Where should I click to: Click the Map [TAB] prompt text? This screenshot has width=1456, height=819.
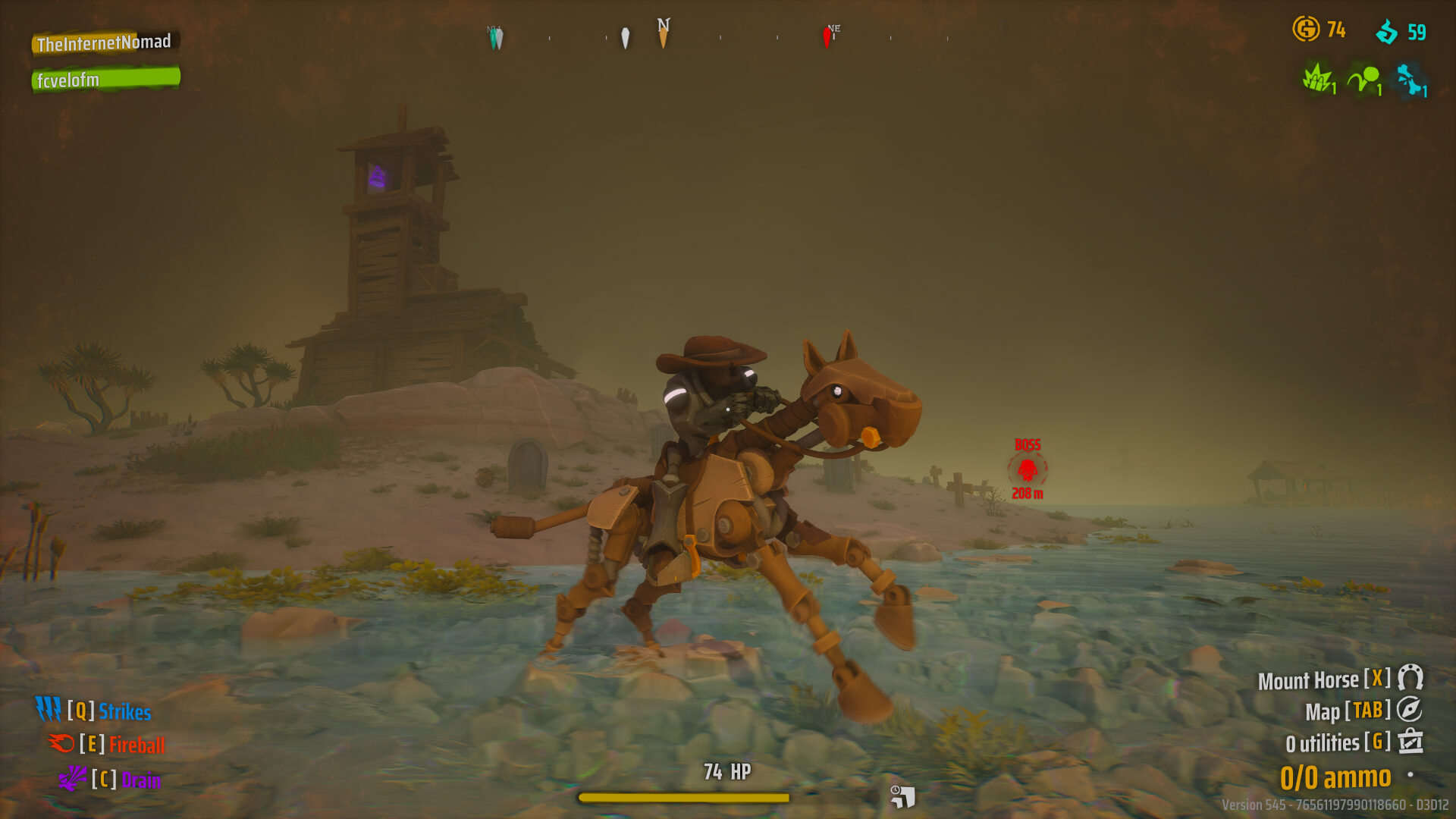tap(1347, 712)
